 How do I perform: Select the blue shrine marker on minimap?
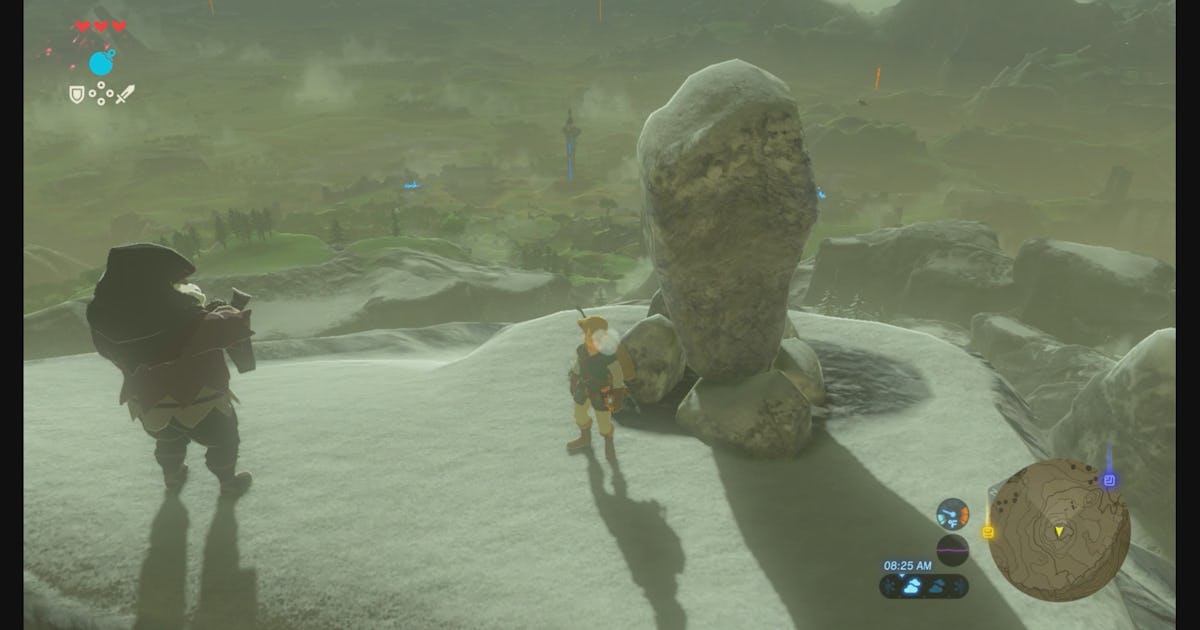1109,481
